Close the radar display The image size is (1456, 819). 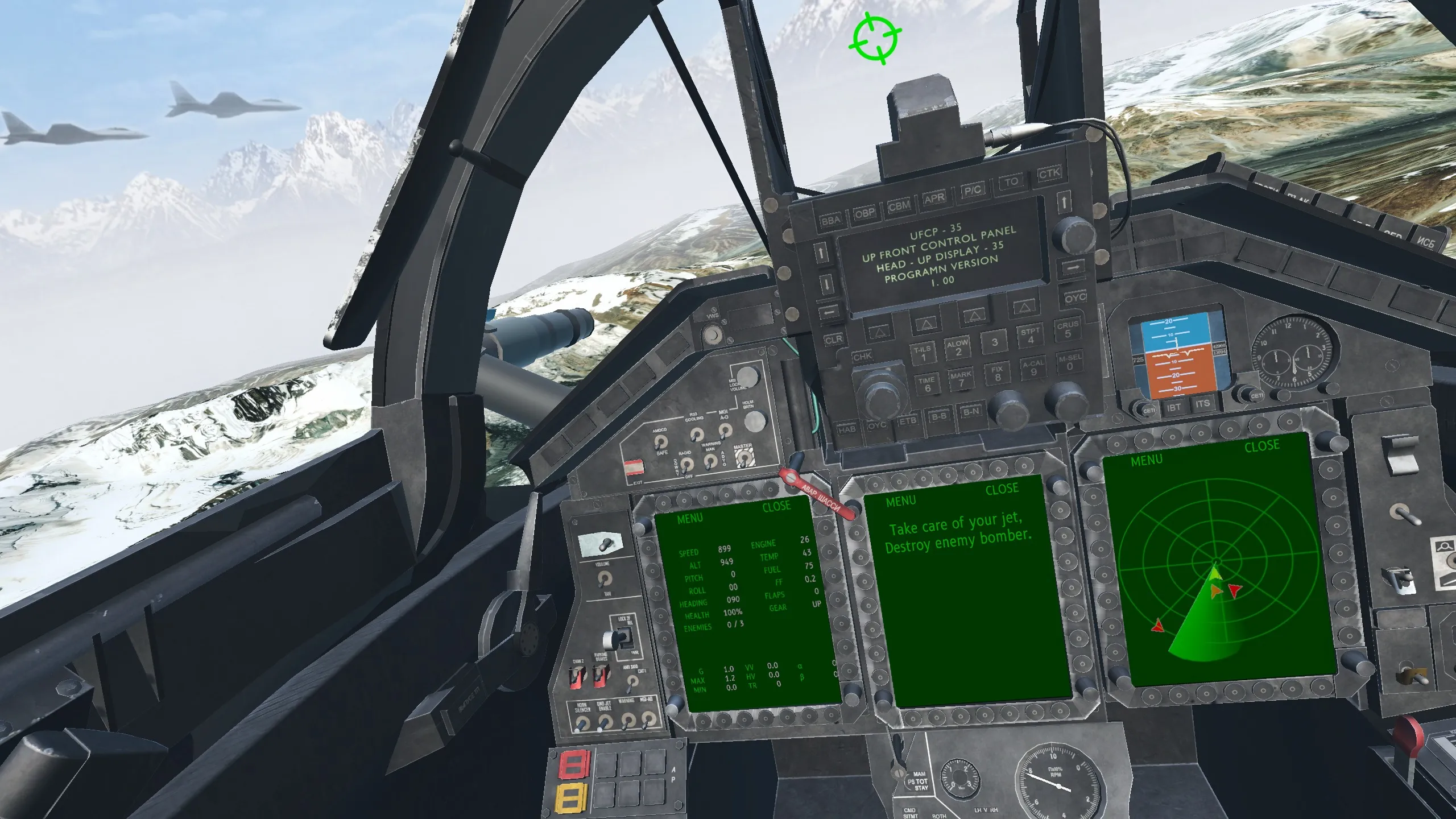tap(1261, 446)
